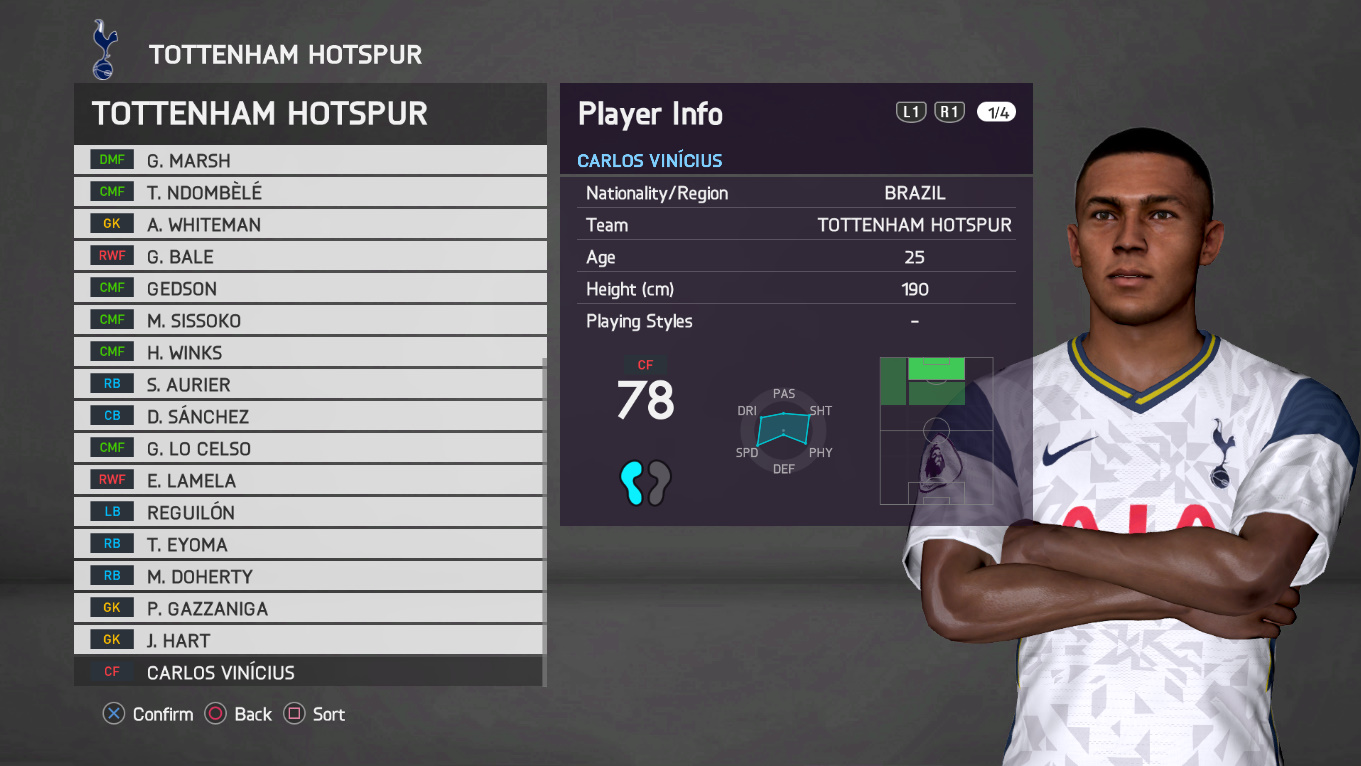1361x766 pixels.
Task: Select Gedson from the squad list
Action: (x=310, y=288)
